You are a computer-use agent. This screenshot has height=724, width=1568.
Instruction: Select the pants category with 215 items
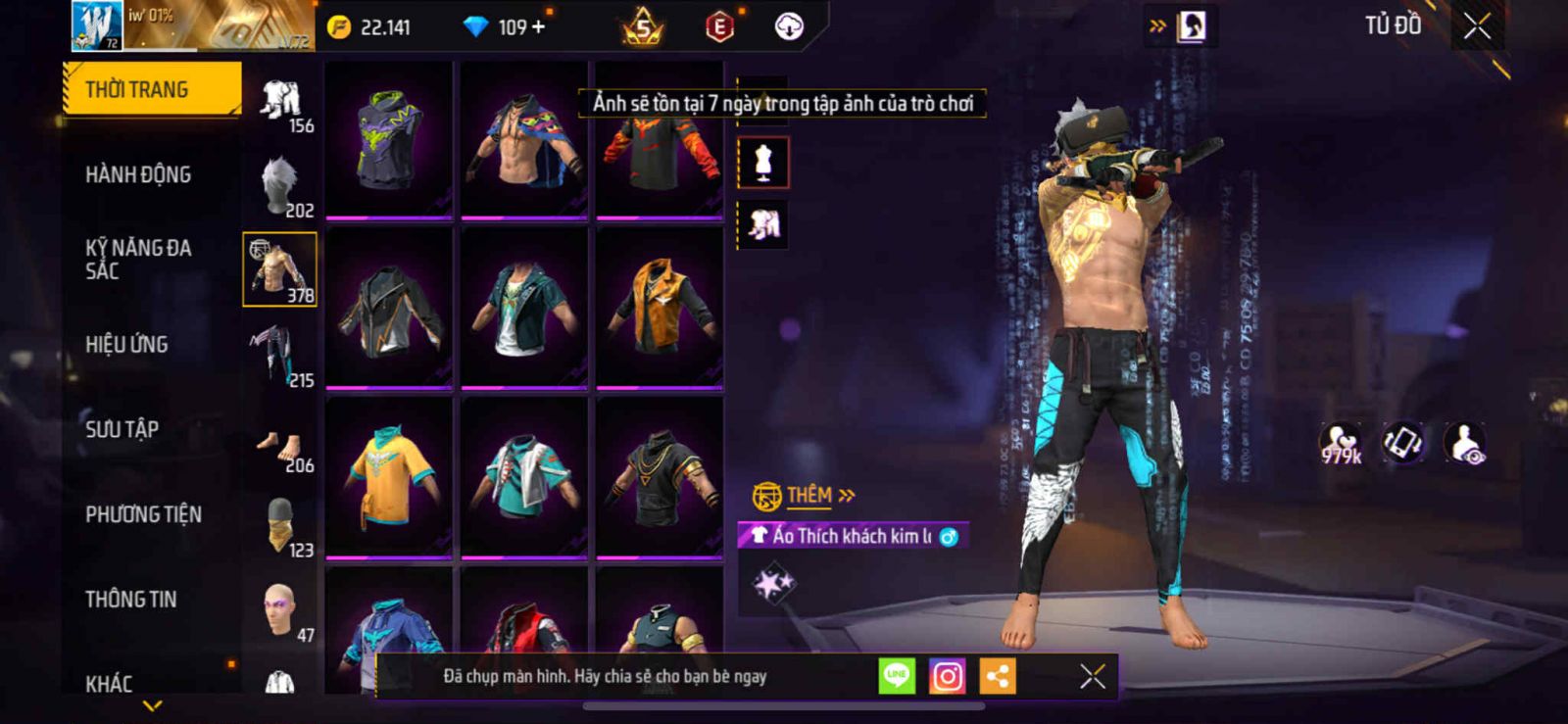coord(280,356)
